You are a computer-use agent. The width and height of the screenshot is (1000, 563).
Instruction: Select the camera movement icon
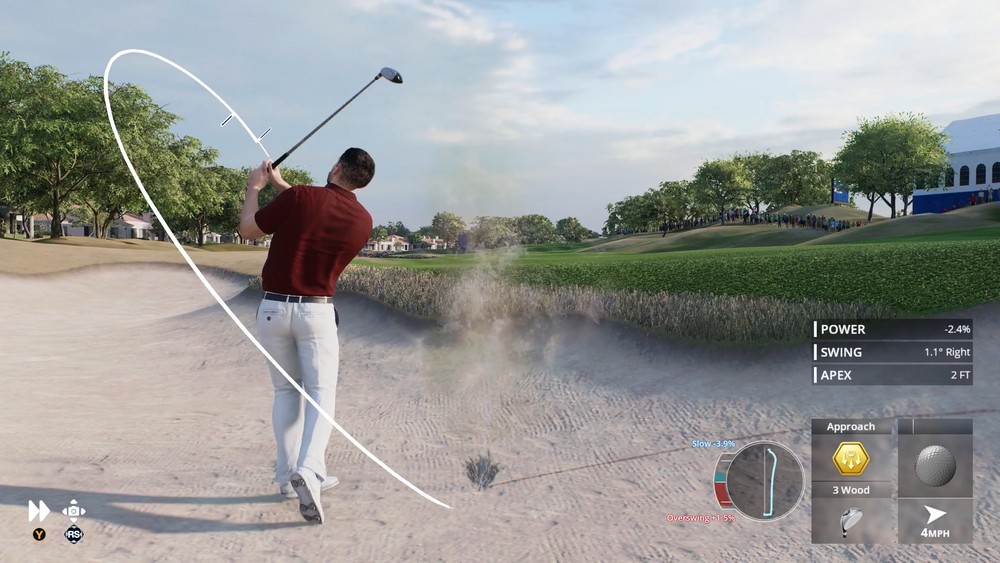point(74,510)
